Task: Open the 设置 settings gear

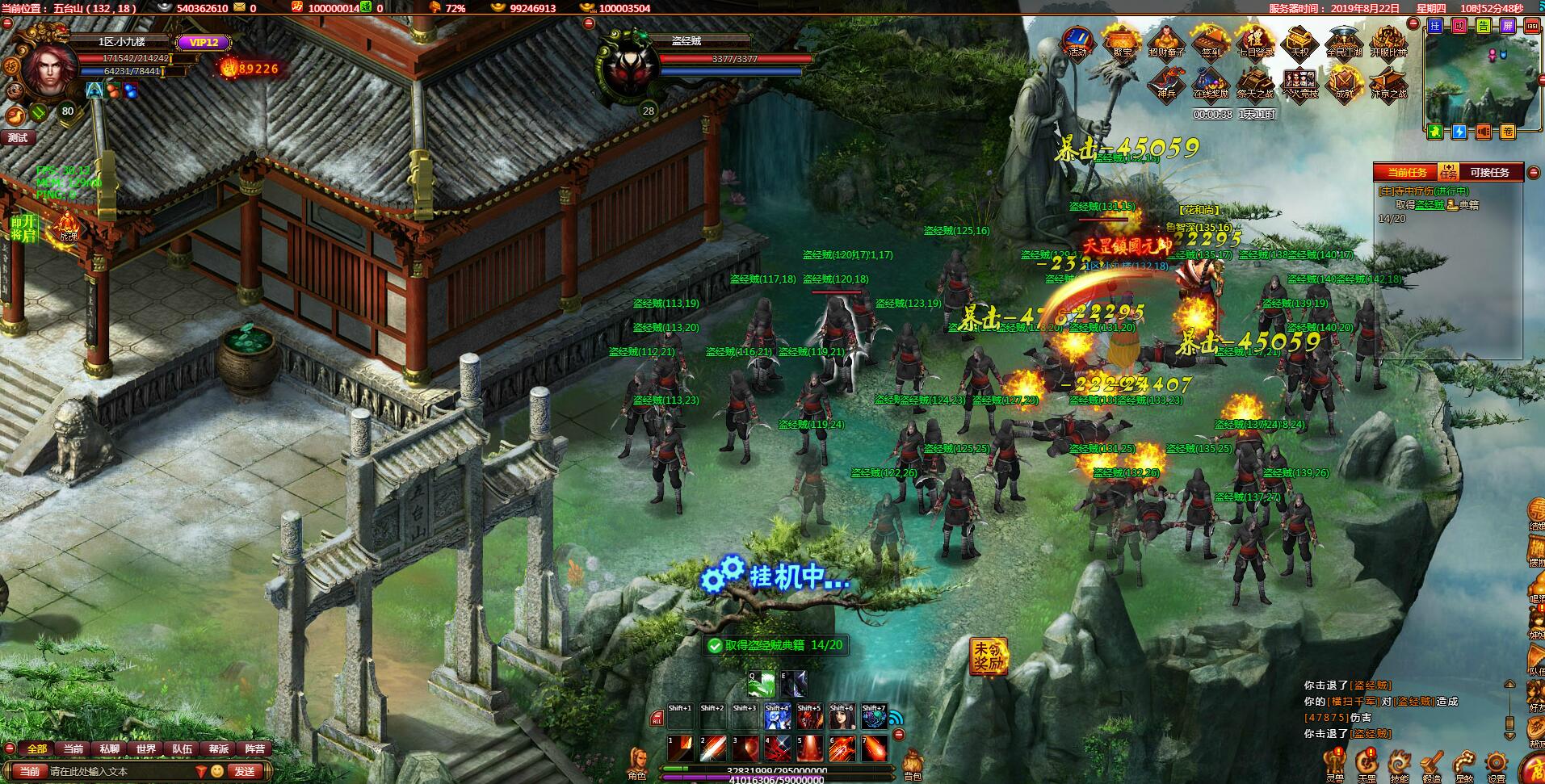Action: coord(1496,765)
